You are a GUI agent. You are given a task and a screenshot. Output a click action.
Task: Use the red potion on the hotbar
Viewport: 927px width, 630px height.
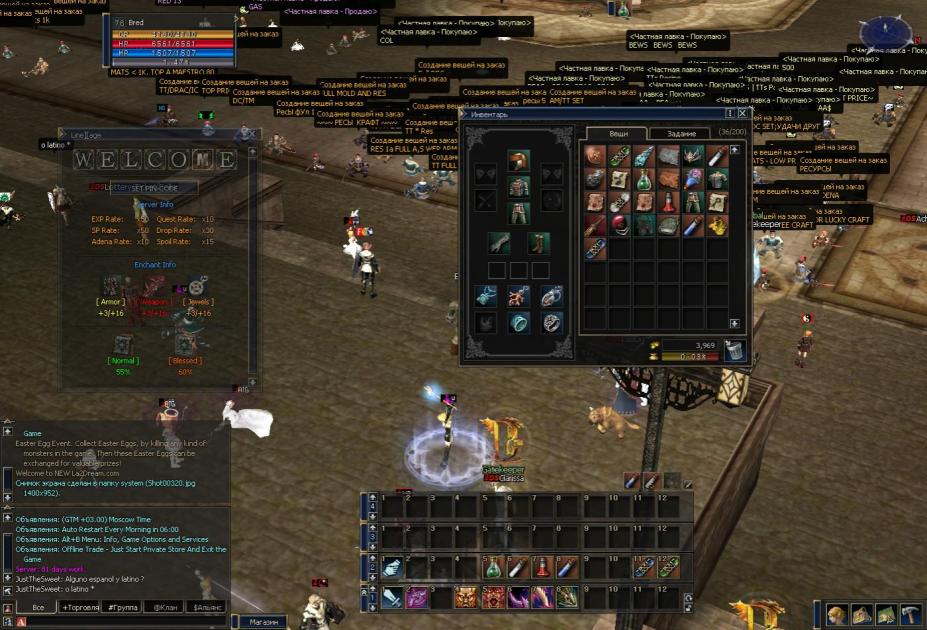pos(543,567)
